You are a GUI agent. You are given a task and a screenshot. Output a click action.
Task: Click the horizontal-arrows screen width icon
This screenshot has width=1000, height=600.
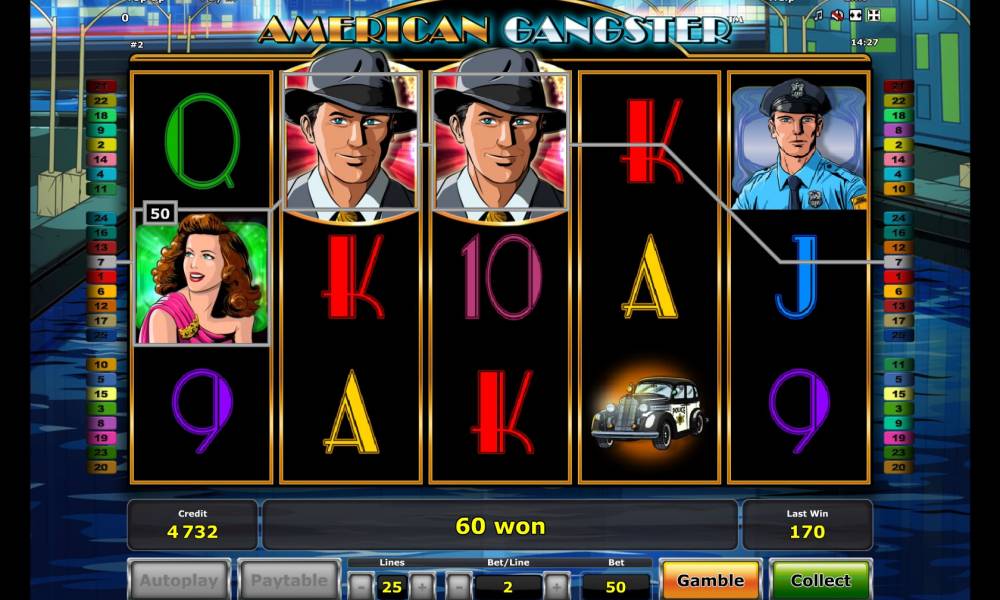(x=855, y=16)
